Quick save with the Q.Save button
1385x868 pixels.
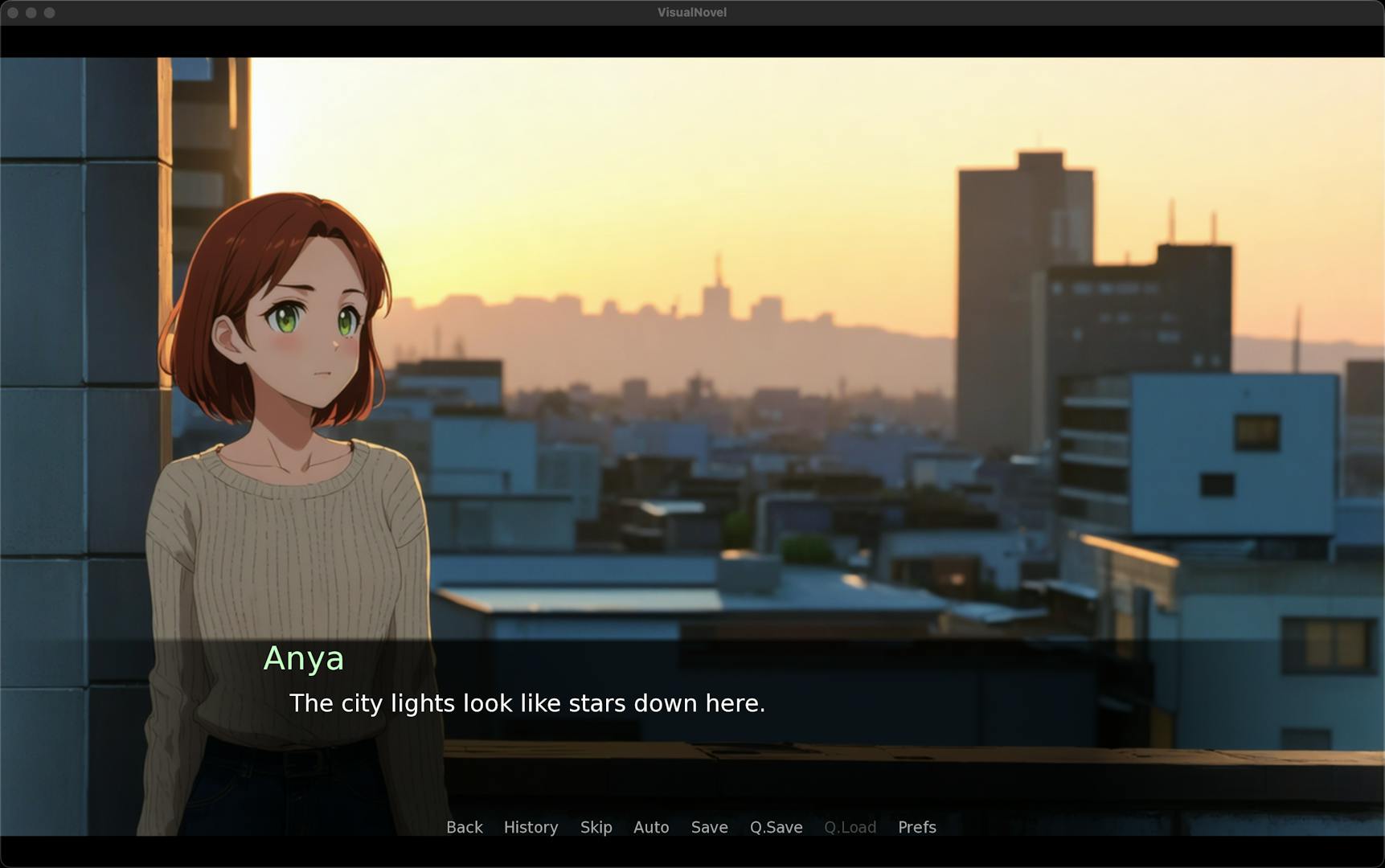point(776,827)
